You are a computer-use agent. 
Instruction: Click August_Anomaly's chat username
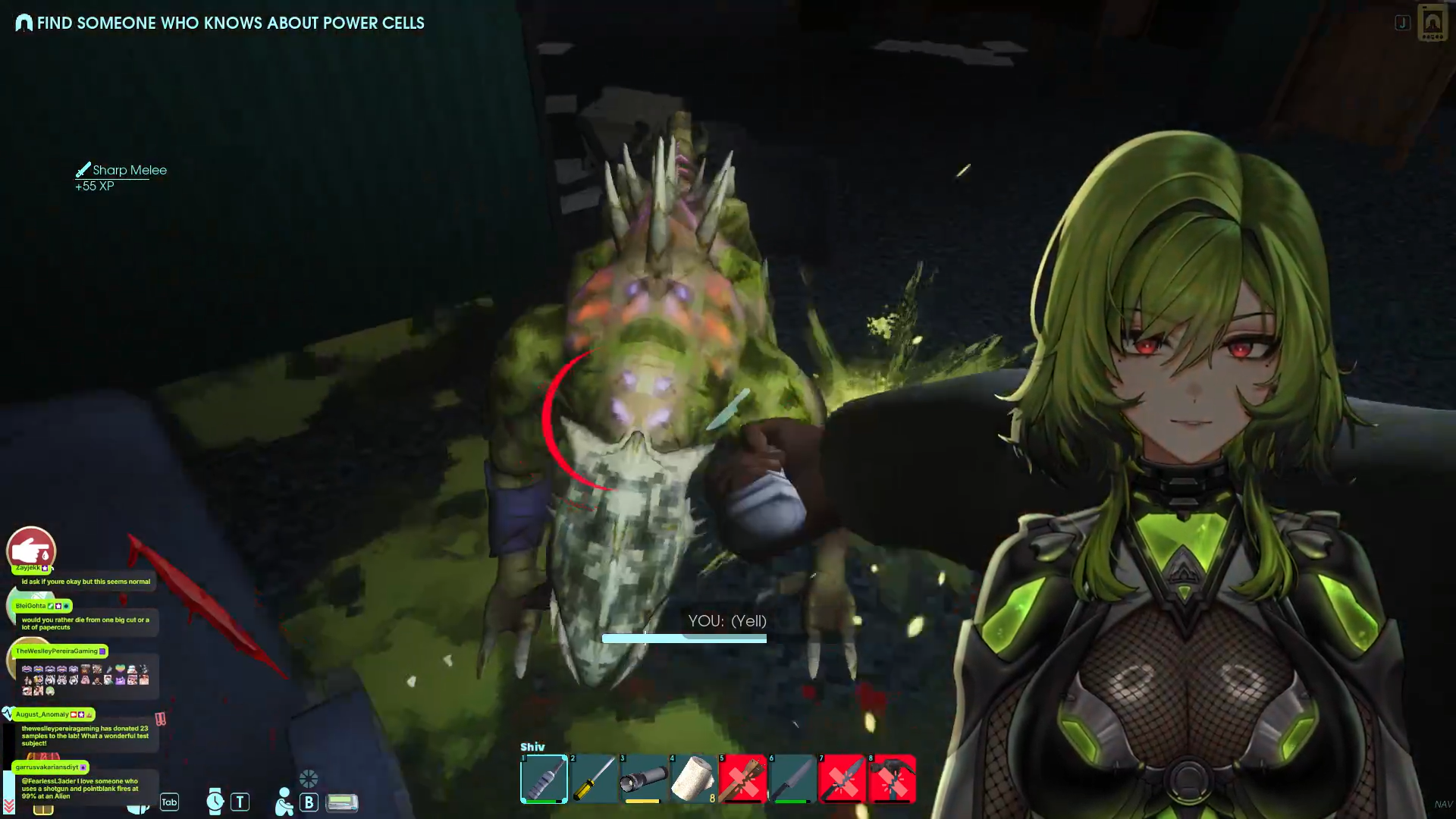[x=42, y=714]
